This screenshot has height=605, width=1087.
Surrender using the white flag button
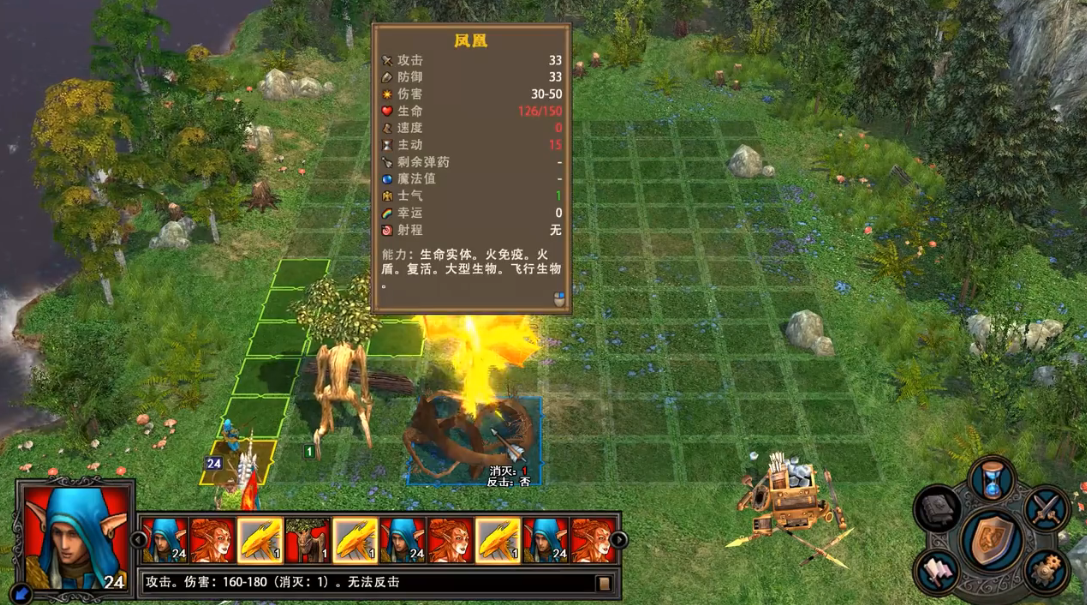click(x=938, y=570)
